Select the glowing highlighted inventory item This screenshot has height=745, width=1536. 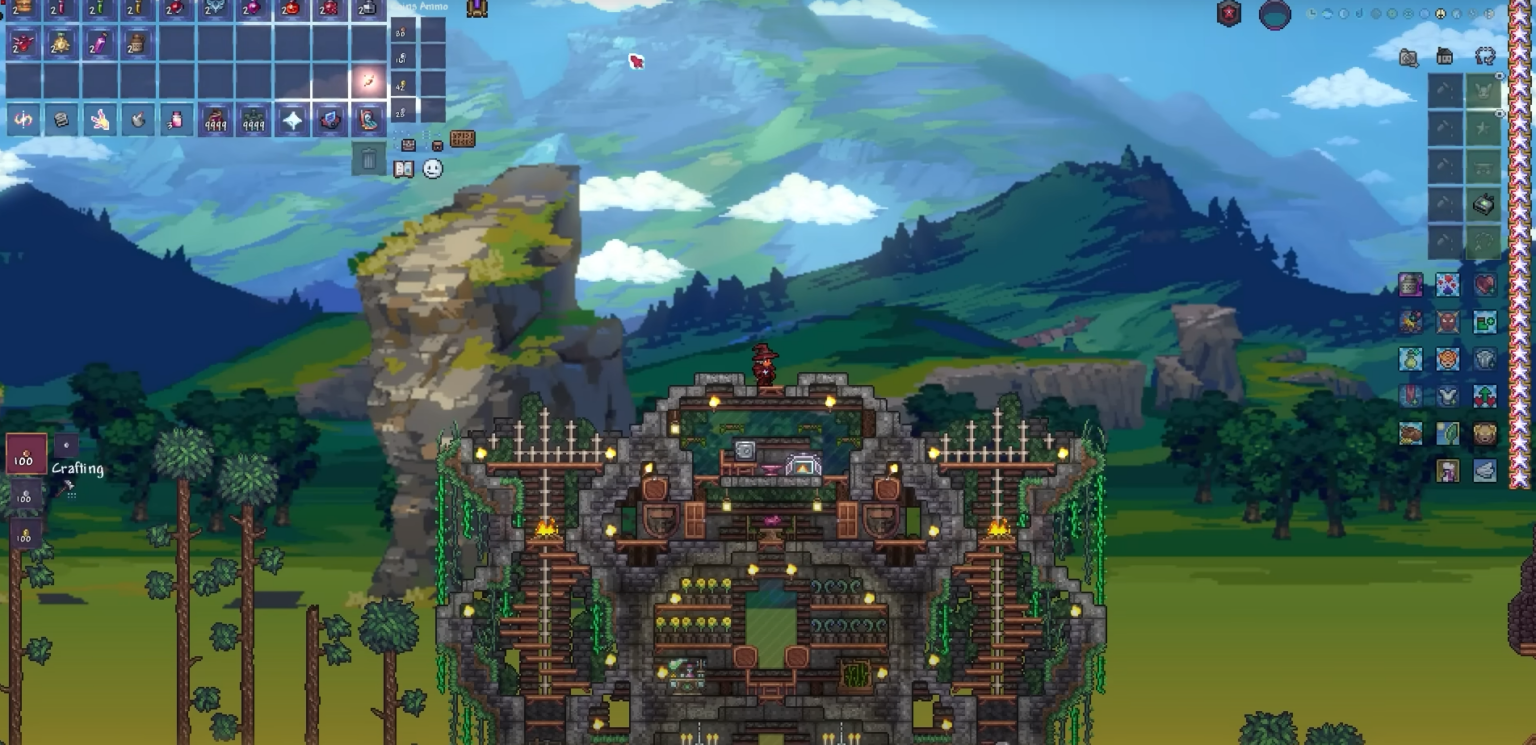click(369, 80)
